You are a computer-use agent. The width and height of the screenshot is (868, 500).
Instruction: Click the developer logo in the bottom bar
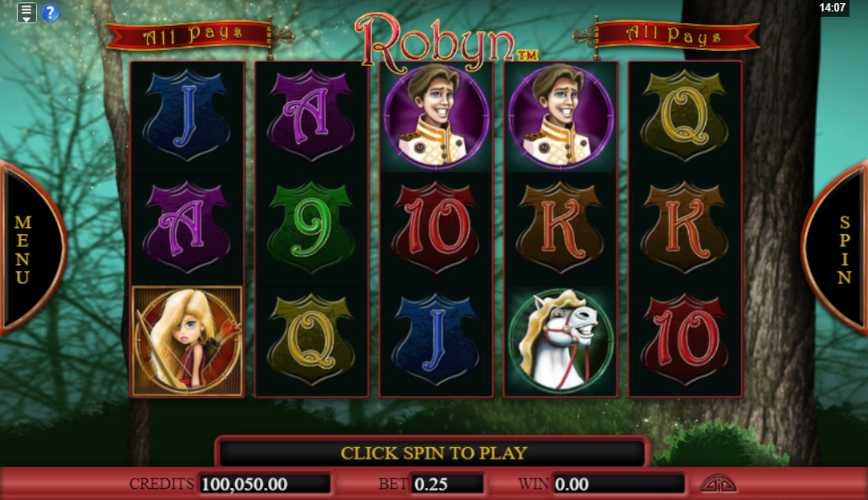click(717, 484)
